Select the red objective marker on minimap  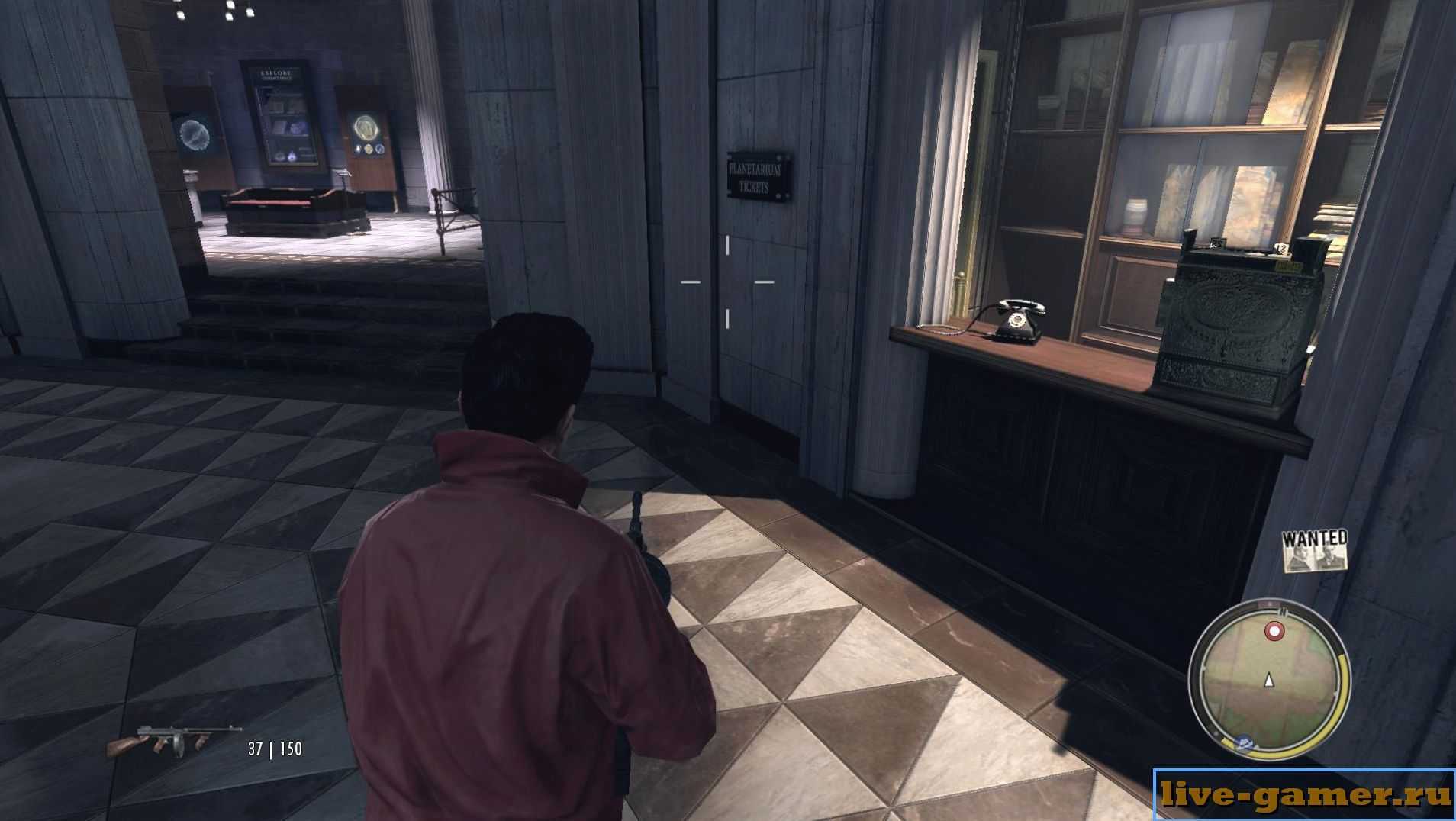1274,632
